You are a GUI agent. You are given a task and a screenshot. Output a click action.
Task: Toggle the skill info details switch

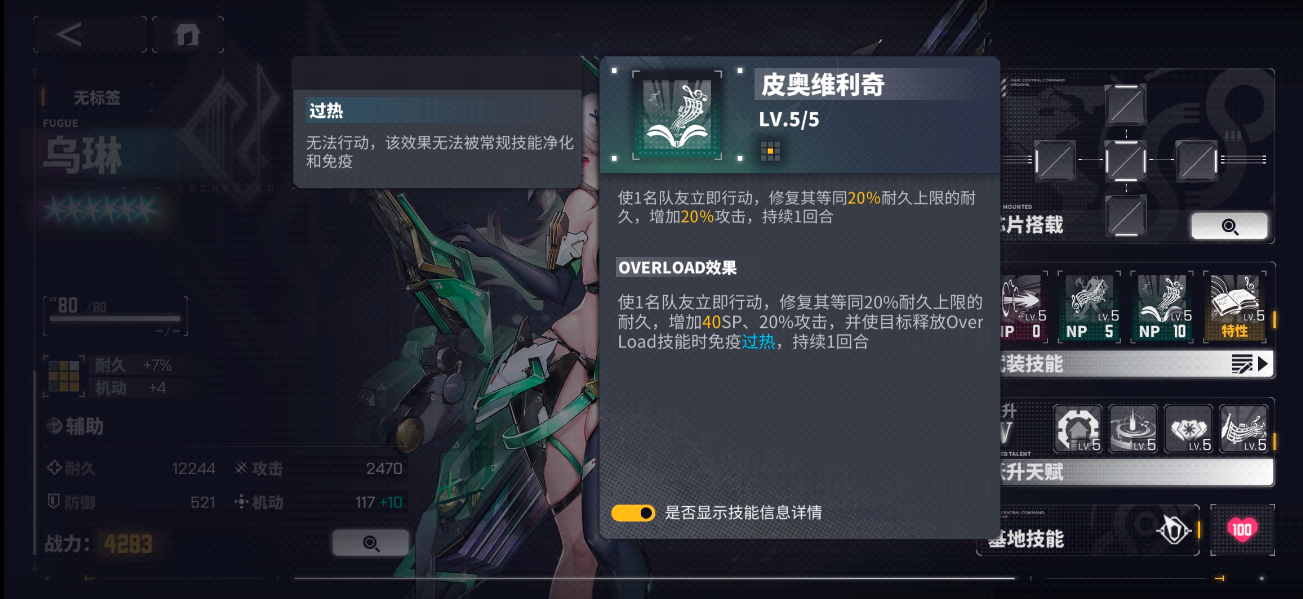click(x=633, y=513)
